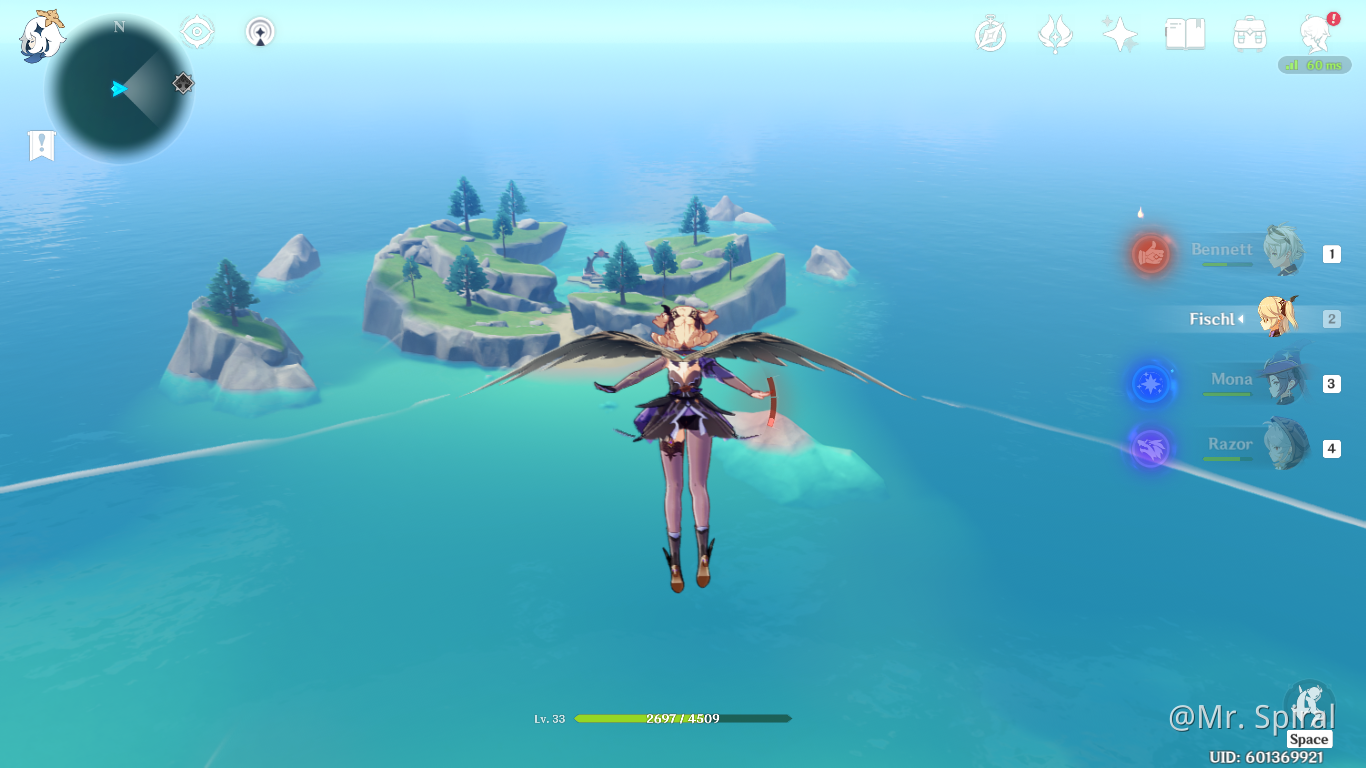Viewport: 1366px width, 768px height.
Task: Activate Razor's purple wolf burst icon
Action: (x=1149, y=447)
